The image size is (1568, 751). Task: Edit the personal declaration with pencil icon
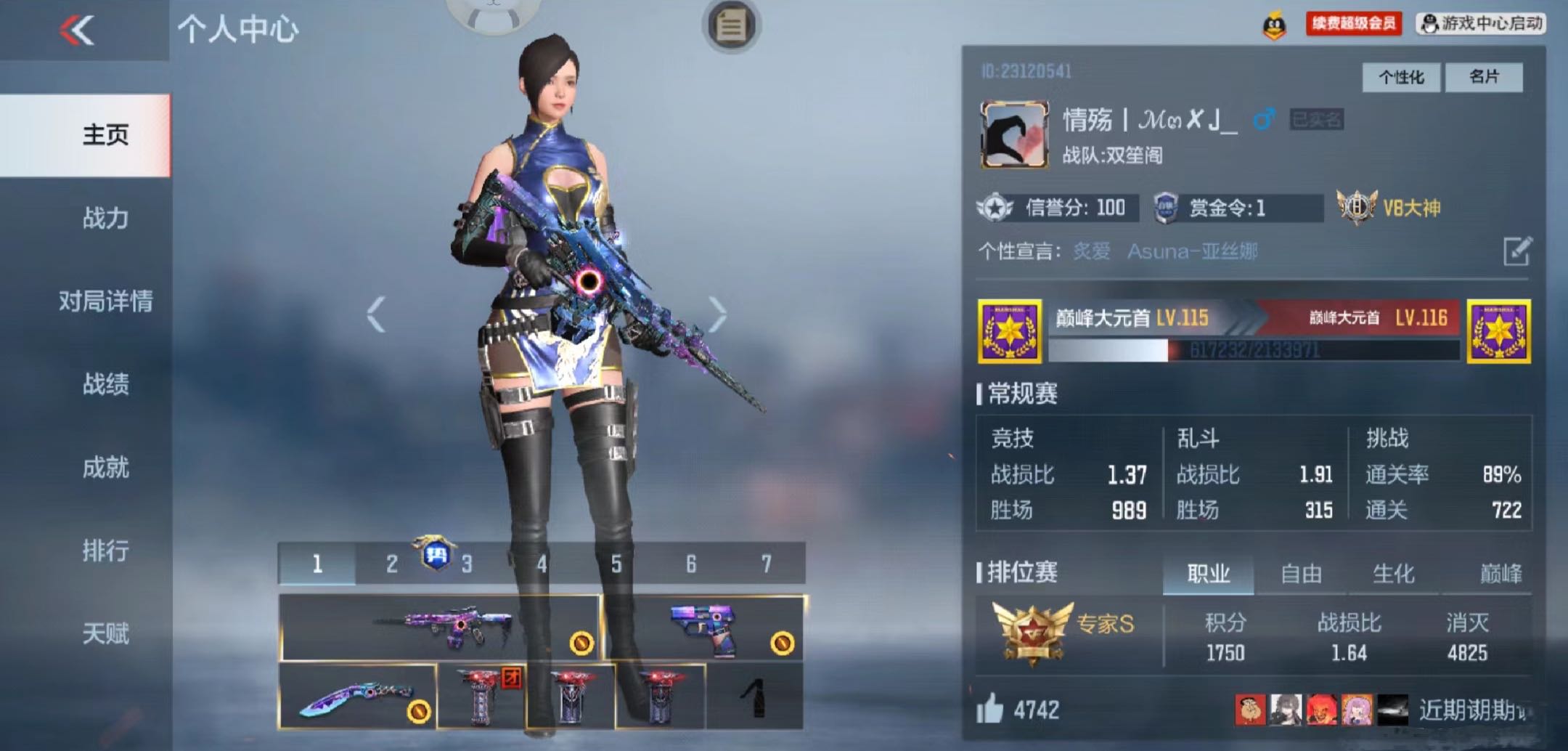pos(1517,251)
